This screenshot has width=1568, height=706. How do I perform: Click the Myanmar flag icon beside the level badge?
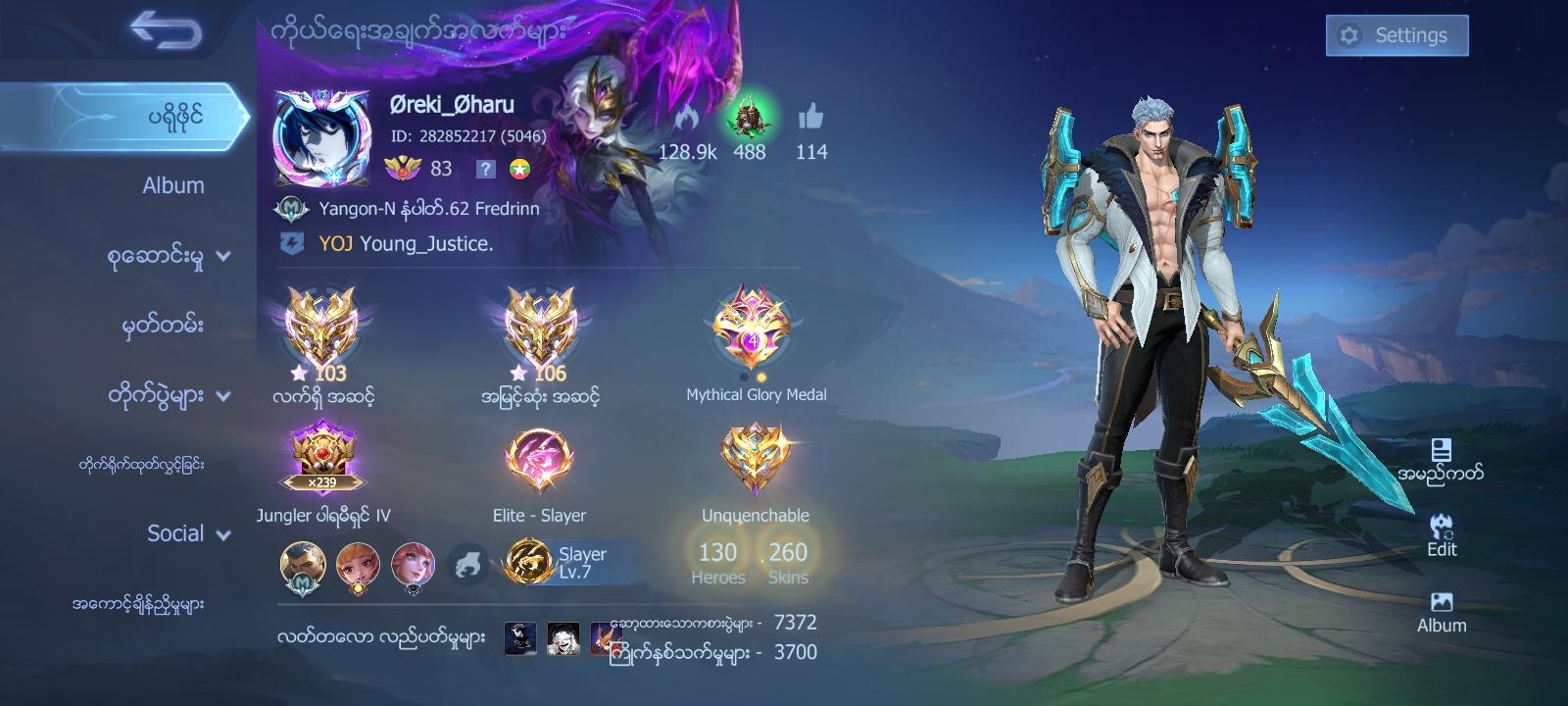520,170
